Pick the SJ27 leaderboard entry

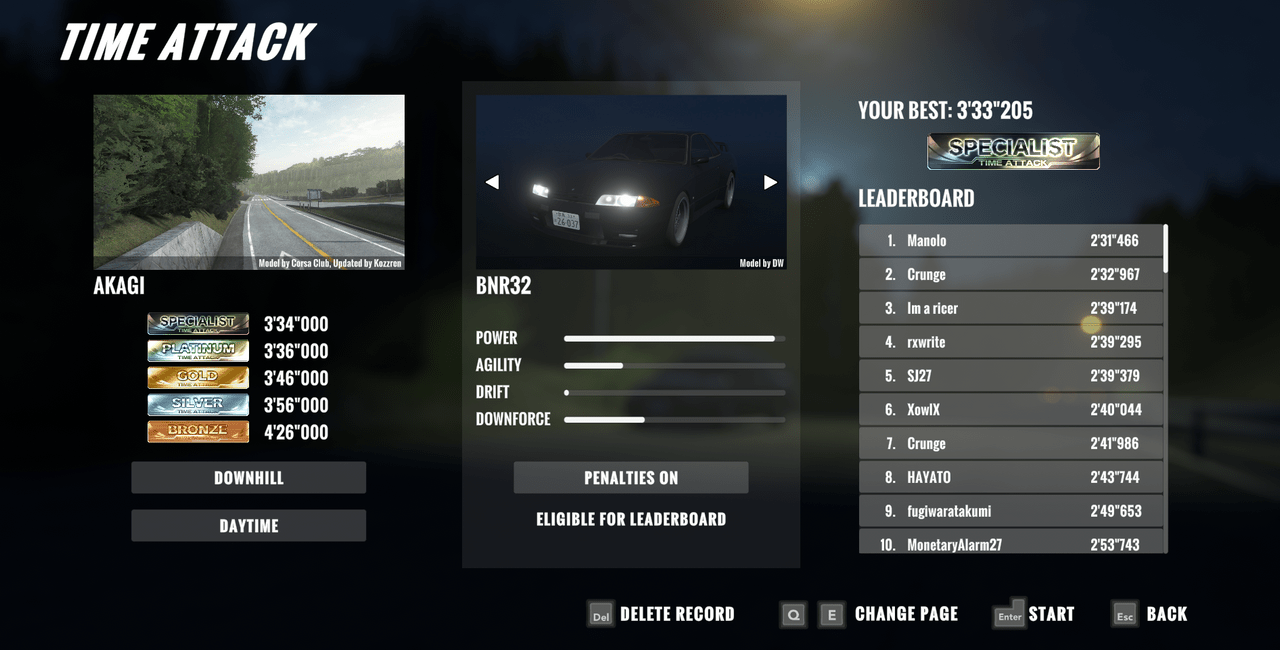[x=1011, y=376]
